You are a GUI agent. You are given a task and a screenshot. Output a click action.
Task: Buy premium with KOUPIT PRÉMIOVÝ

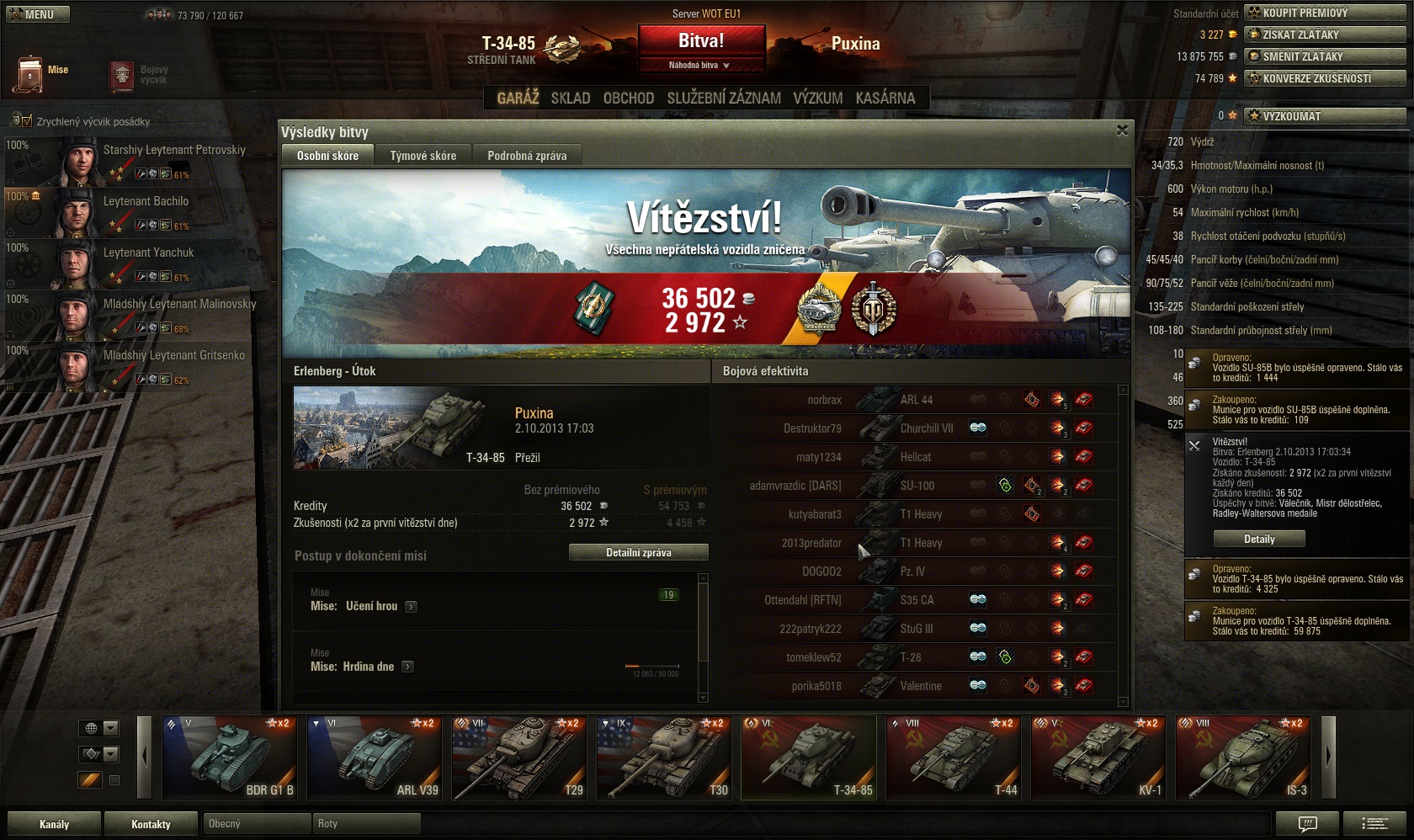(1325, 13)
